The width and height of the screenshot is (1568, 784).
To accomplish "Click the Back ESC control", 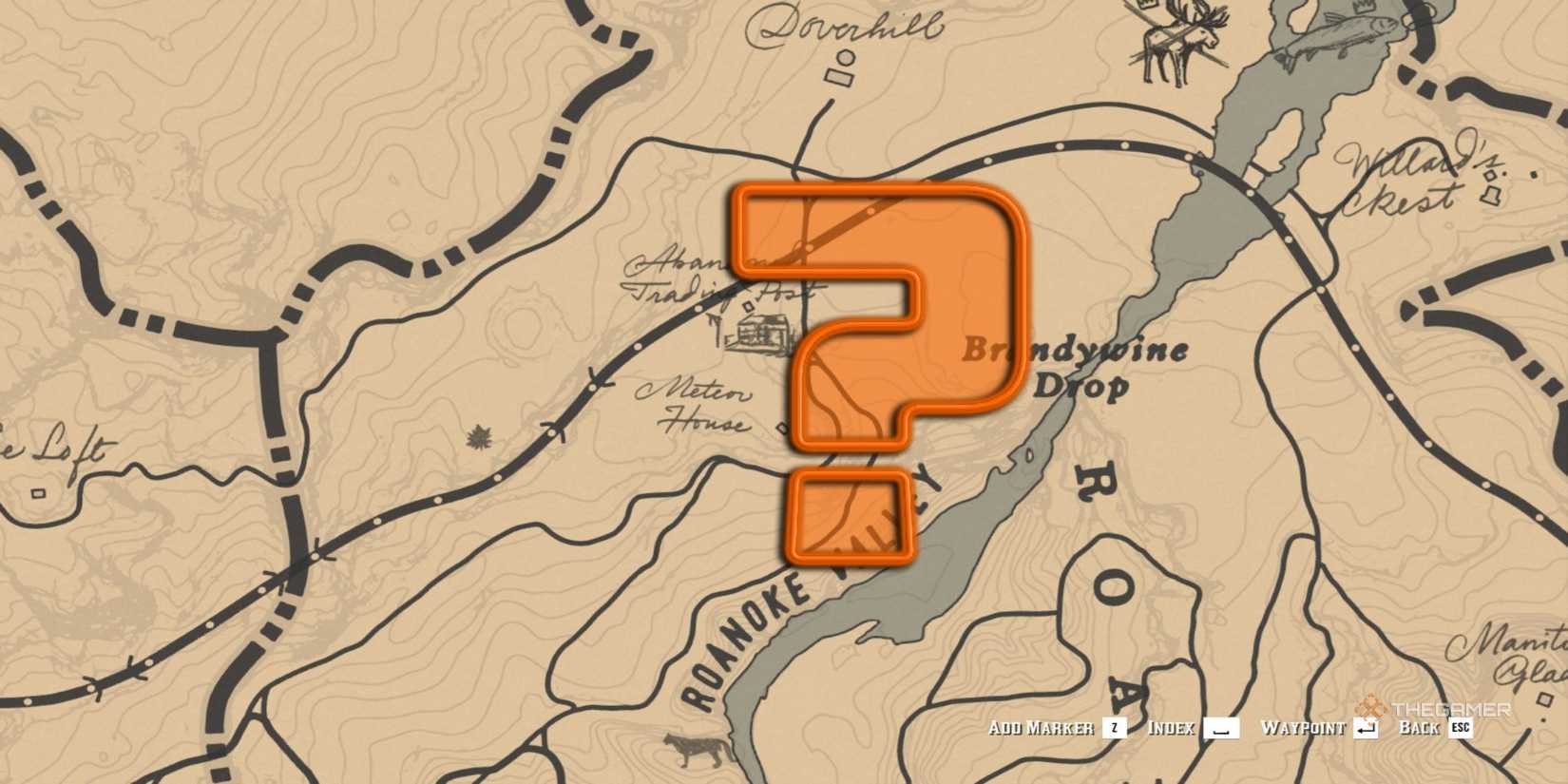I will pyautogui.click(x=1430, y=730).
